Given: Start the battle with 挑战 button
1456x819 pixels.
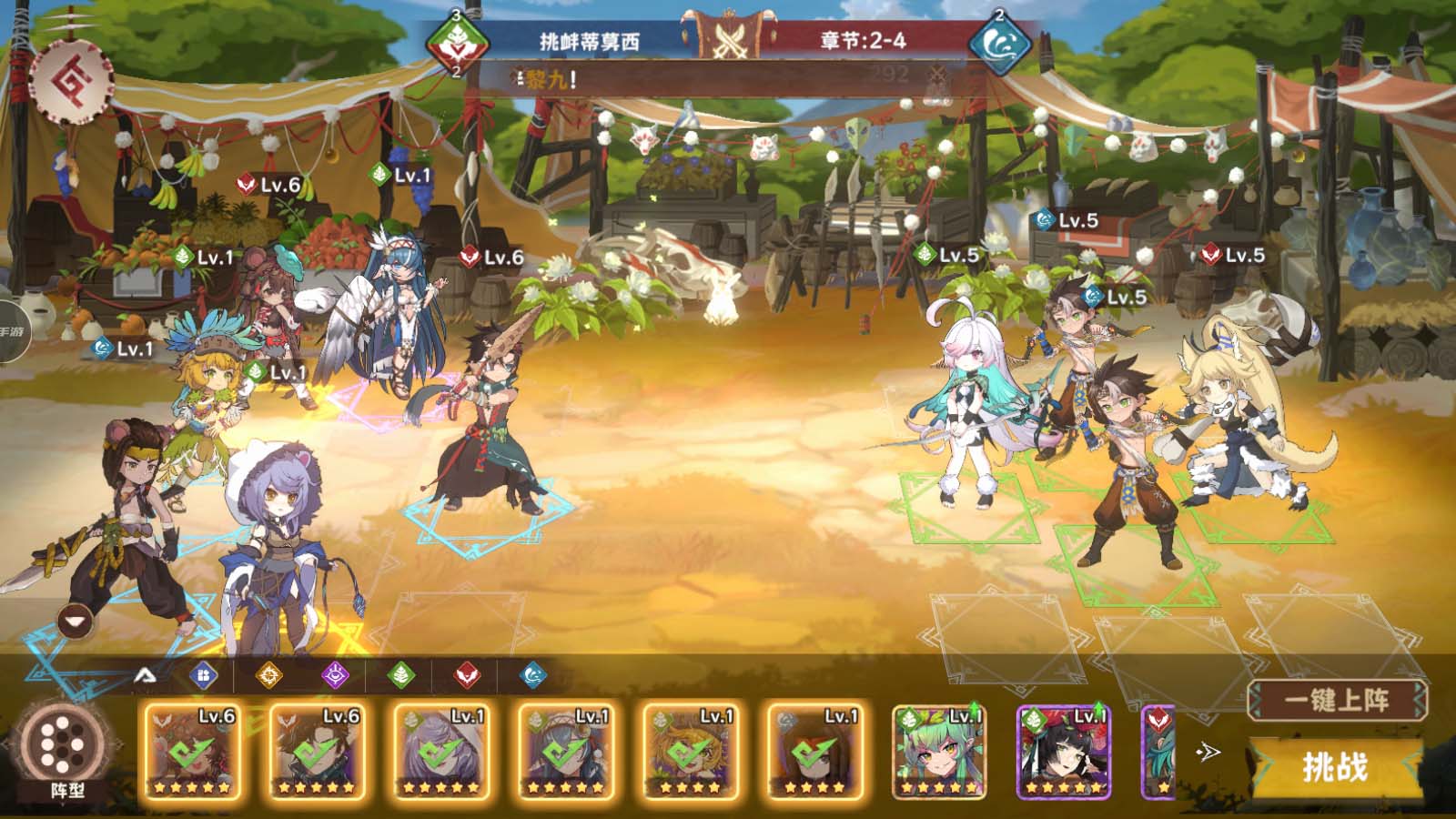Looking at the screenshot, I should tap(1335, 767).
